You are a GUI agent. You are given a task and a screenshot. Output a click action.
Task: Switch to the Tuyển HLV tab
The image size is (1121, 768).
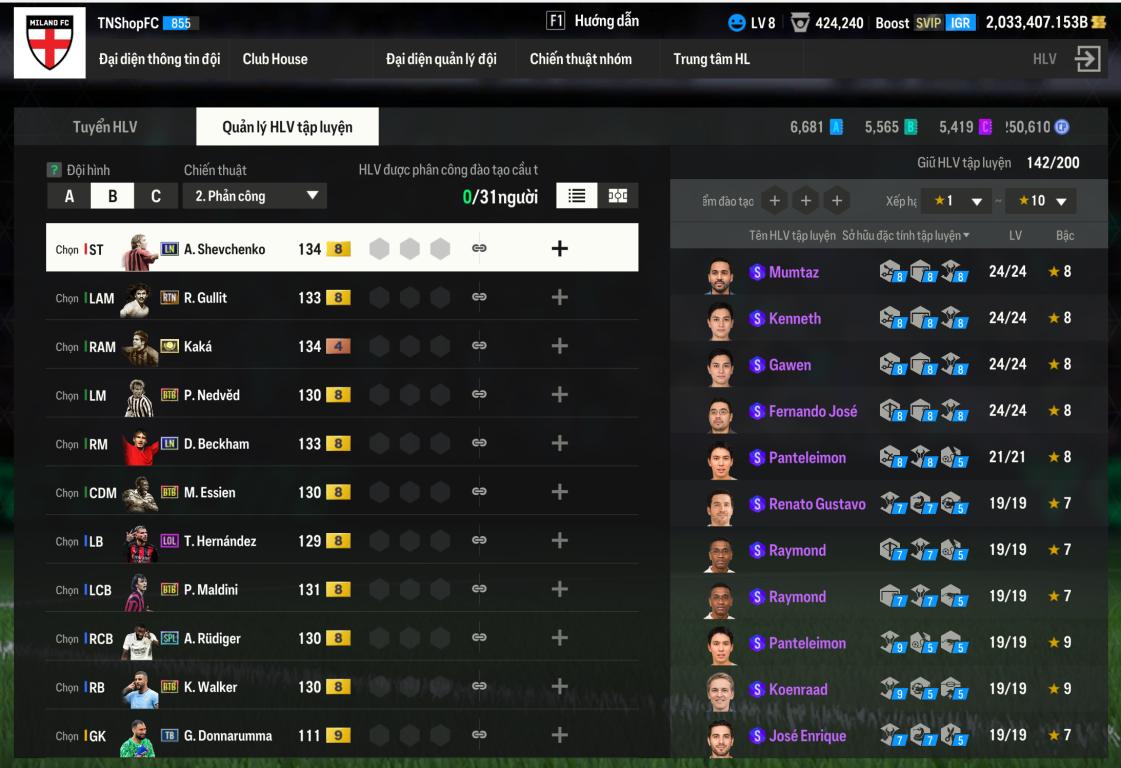coord(105,127)
